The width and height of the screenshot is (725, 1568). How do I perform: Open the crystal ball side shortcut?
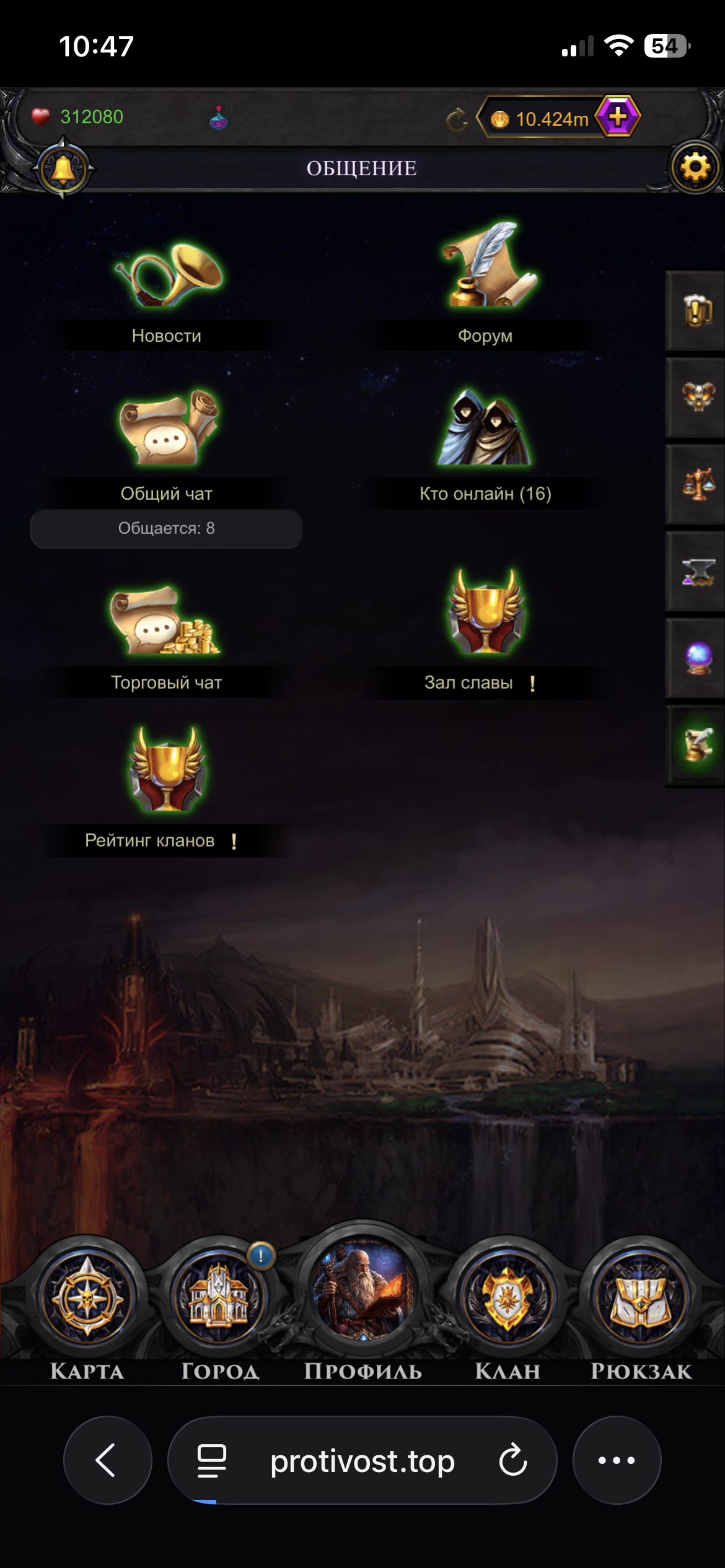[698, 658]
